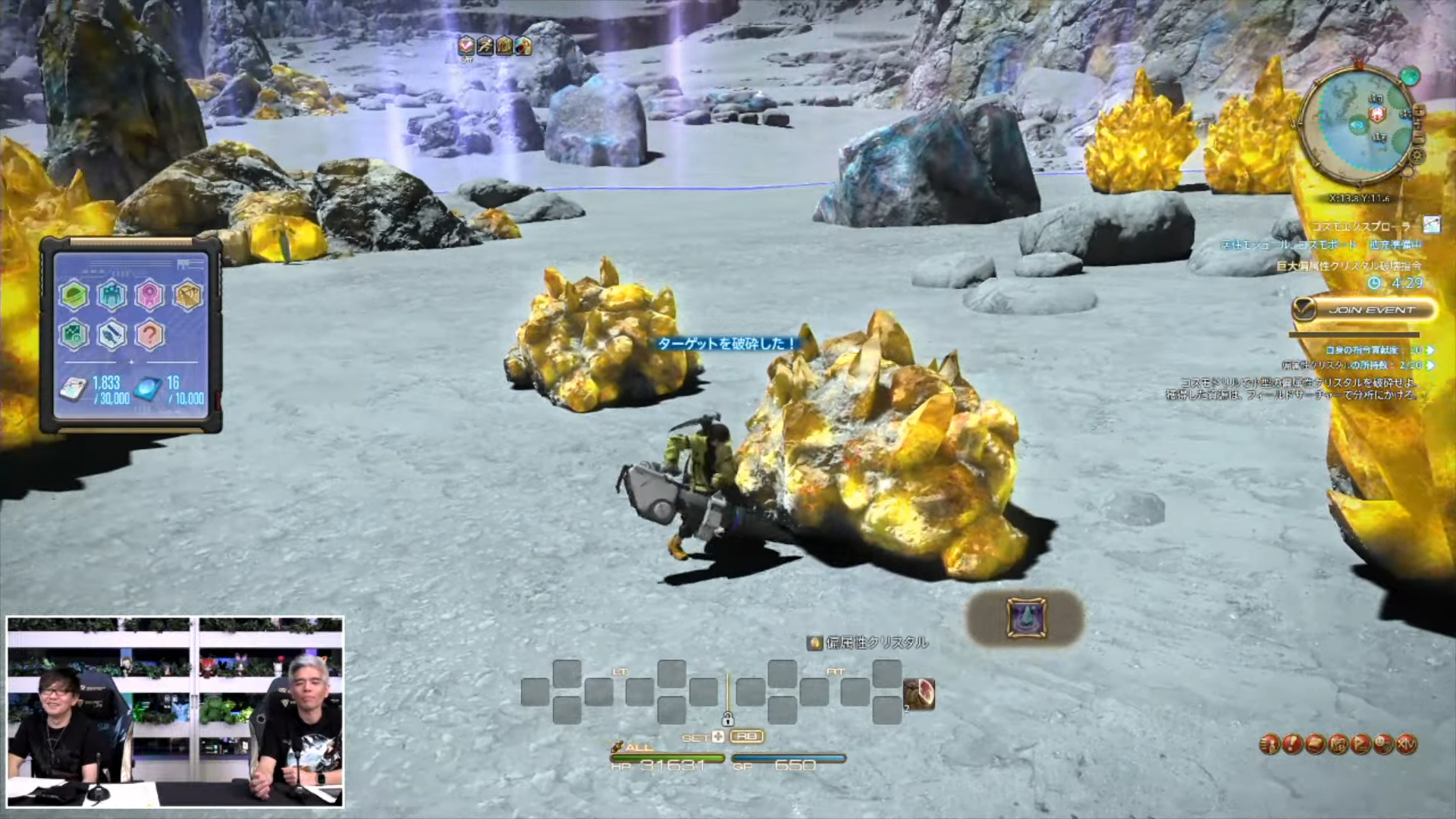Viewport: 1456px width, 819px height.
Task: Choose the gold satellite dish hexagon icon
Action: 187,295
